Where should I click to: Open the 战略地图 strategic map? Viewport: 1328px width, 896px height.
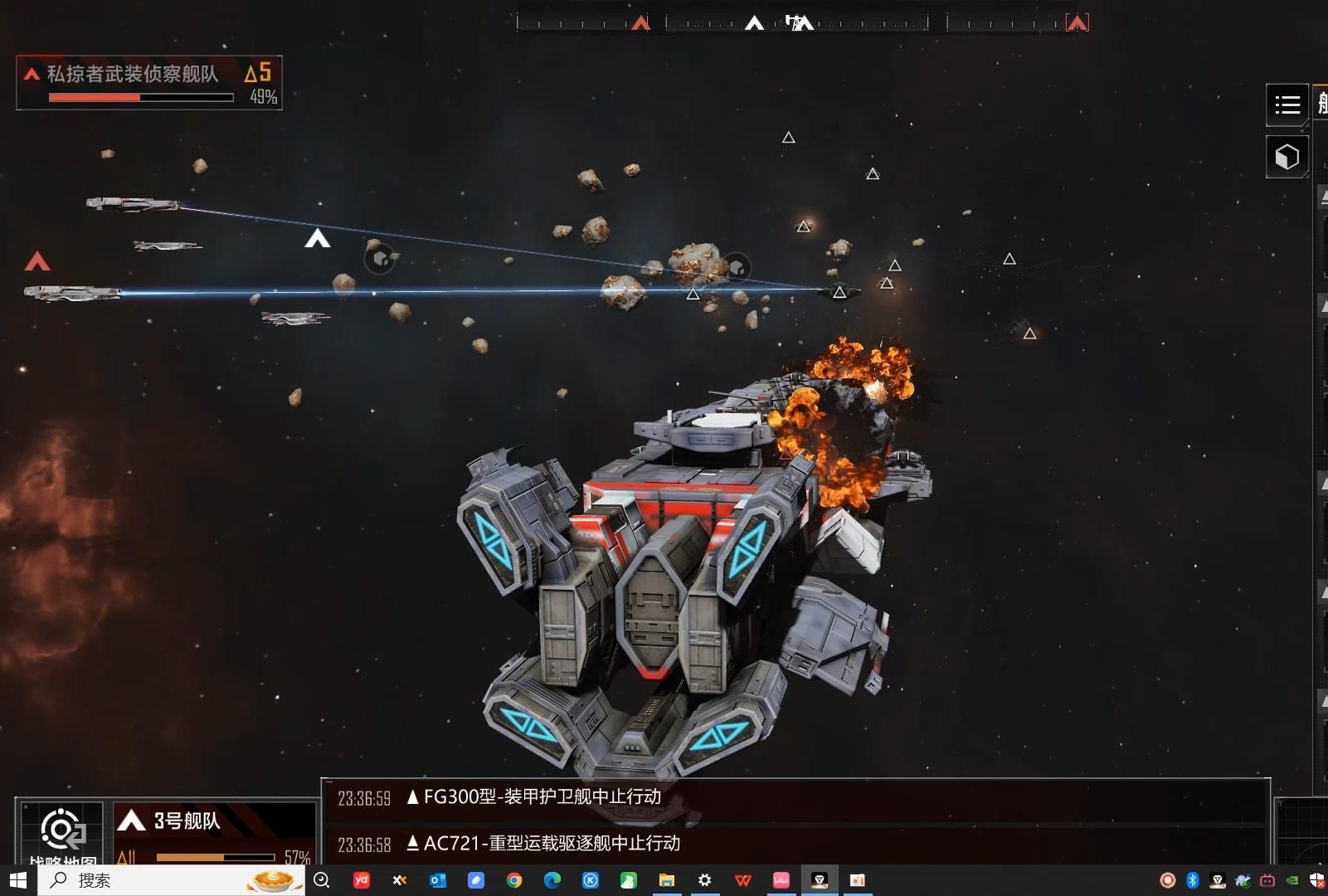(x=62, y=835)
